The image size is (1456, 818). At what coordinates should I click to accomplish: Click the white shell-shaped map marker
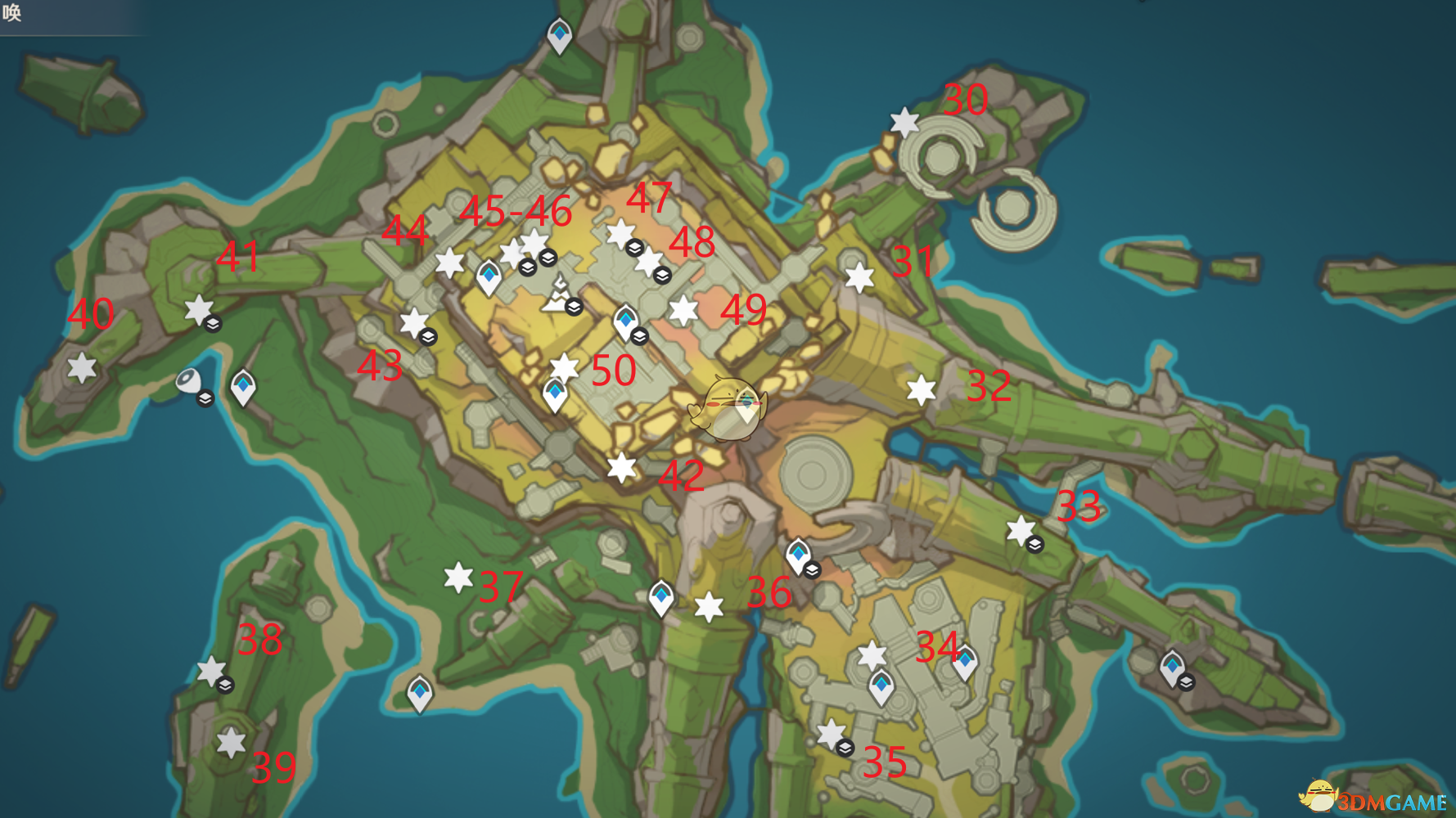coord(189,382)
